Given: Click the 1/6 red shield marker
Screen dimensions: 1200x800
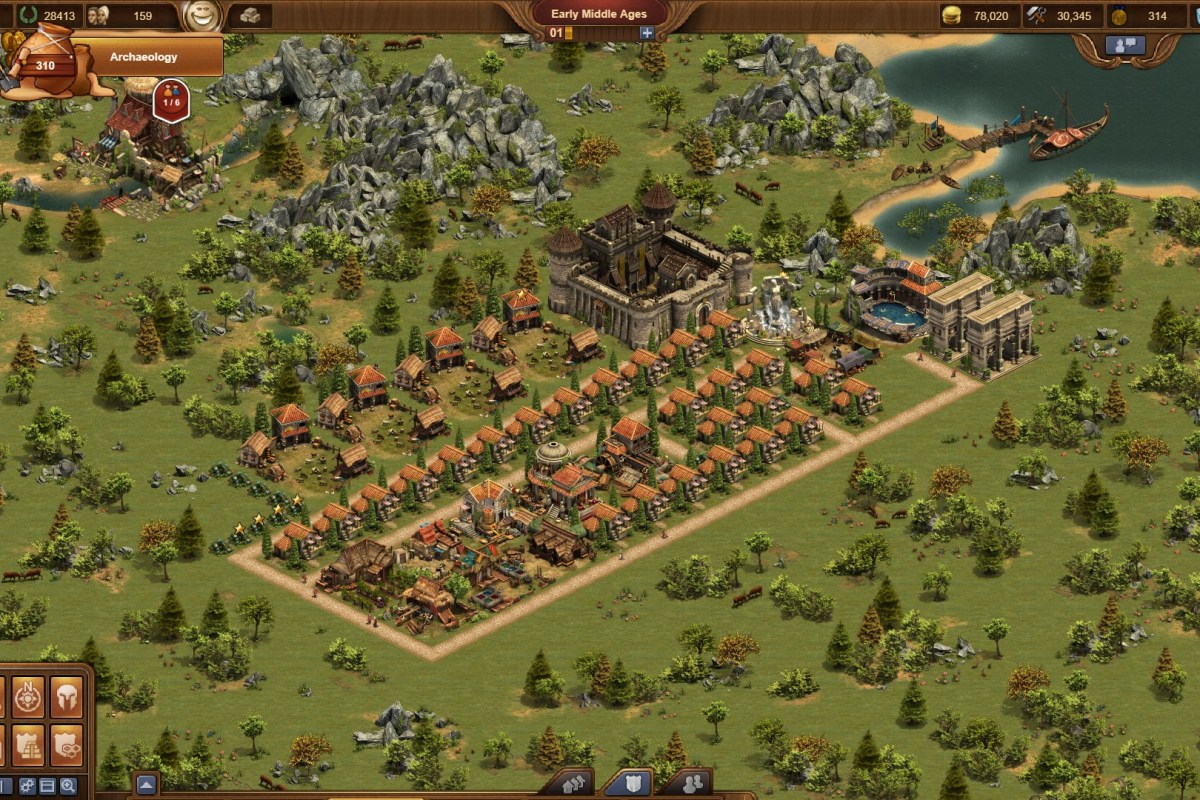Looking at the screenshot, I should pos(171,101).
